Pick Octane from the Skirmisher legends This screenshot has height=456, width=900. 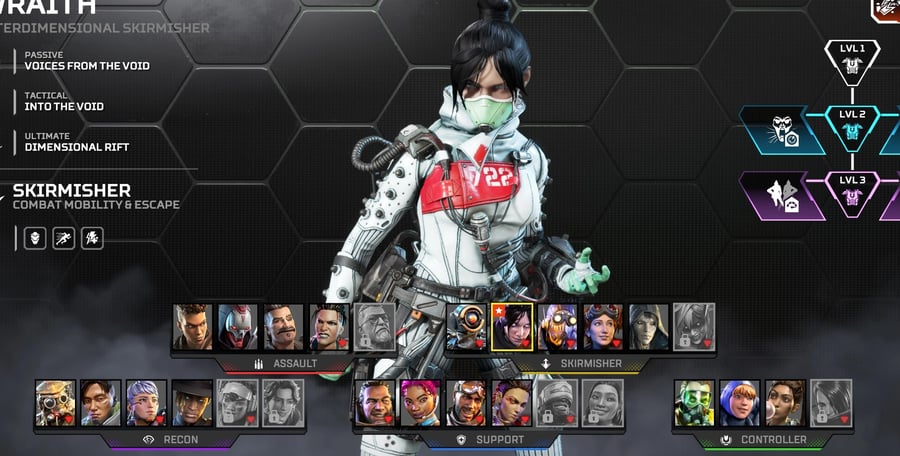(x=558, y=327)
